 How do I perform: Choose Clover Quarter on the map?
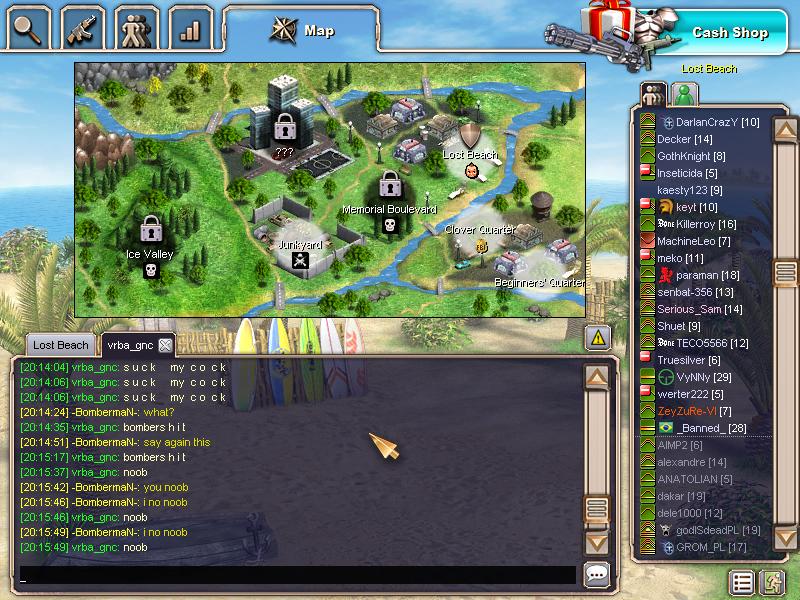480,237
